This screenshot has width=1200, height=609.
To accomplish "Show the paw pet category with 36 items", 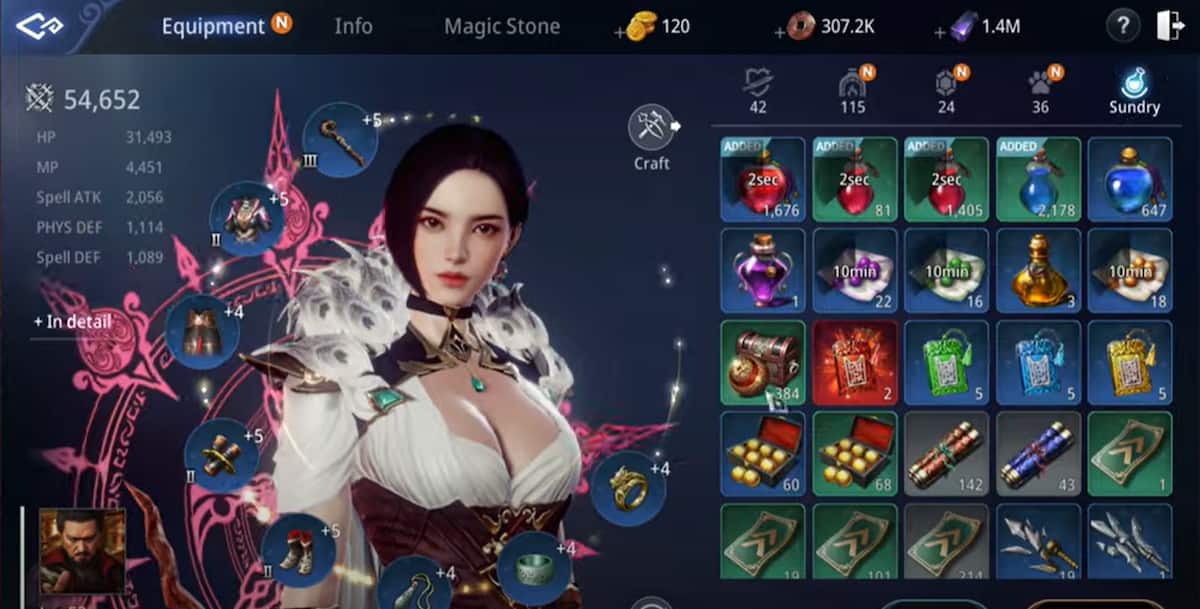I will pos(1040,90).
